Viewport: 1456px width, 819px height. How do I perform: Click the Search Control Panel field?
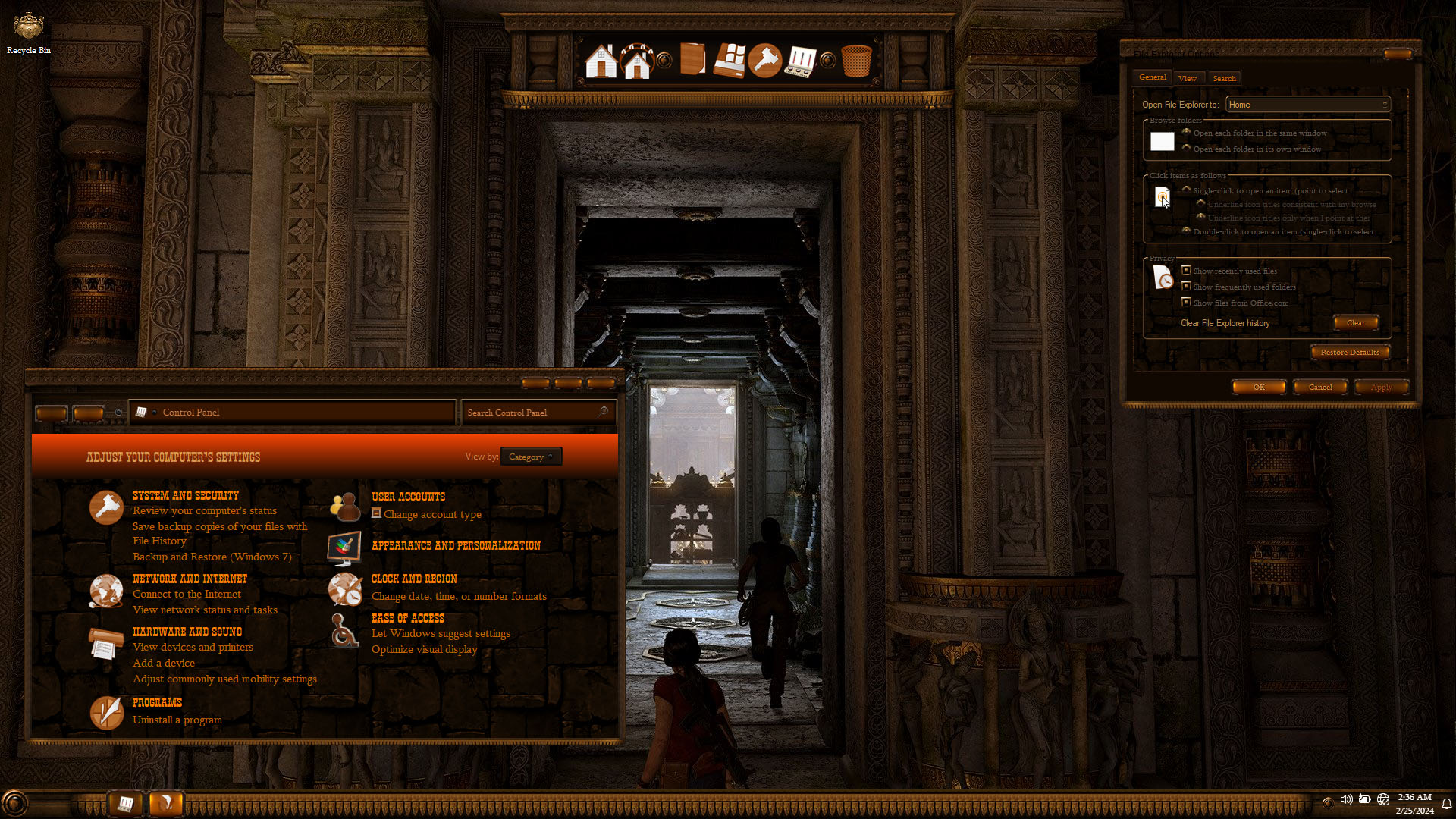pos(532,413)
